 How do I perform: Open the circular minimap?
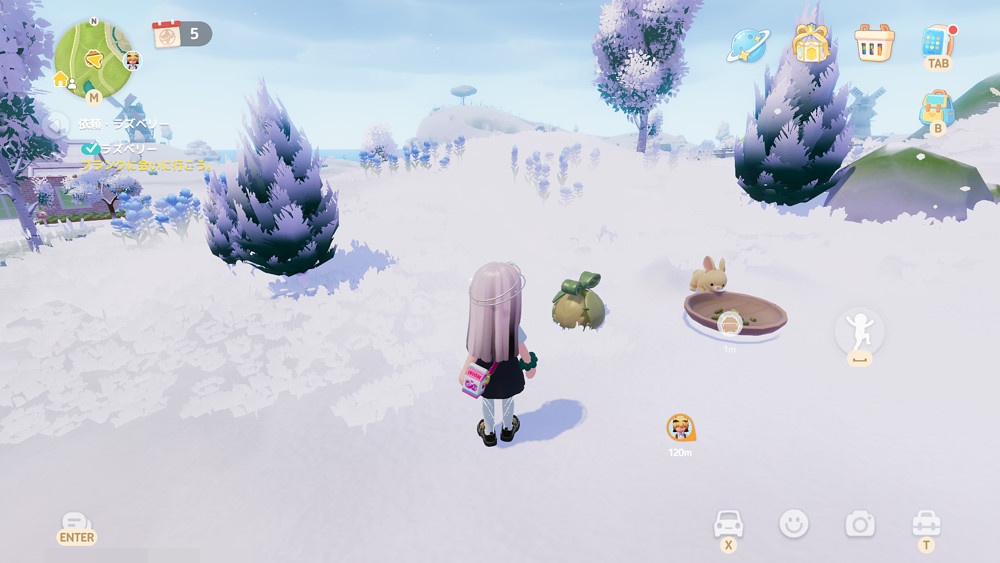click(x=93, y=59)
